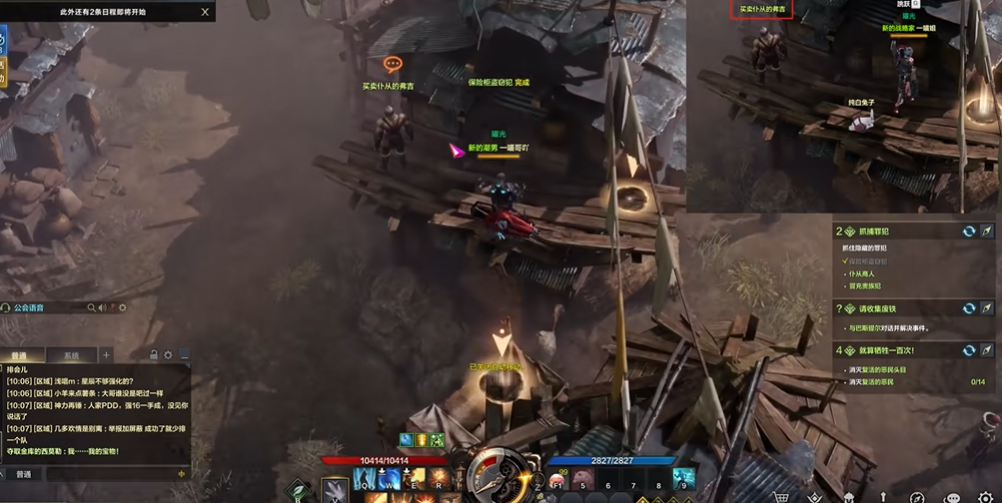Open the system settings gear
Viewport: 1002px width, 503px height.
pyautogui.click(x=982, y=496)
